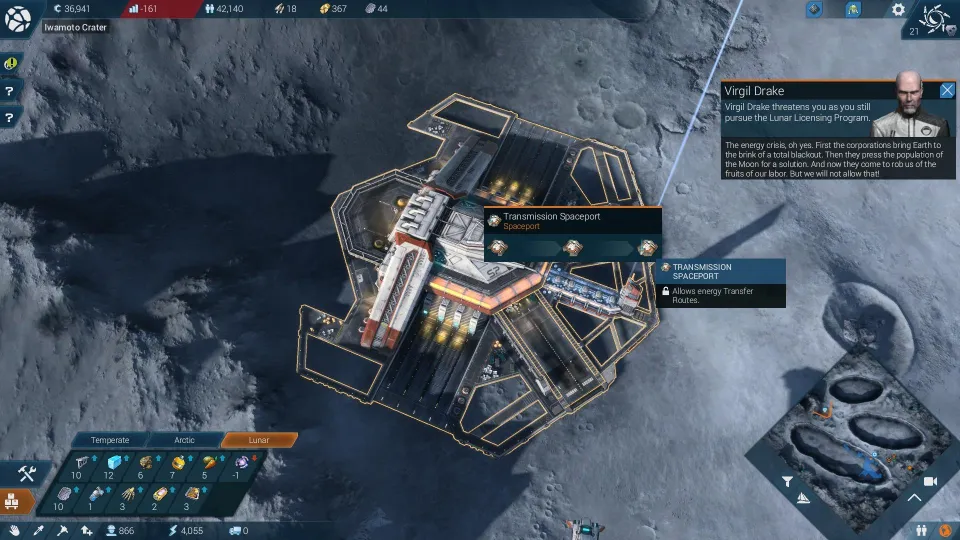
Task: Open the crates warehouse panel
Action: point(16,501)
